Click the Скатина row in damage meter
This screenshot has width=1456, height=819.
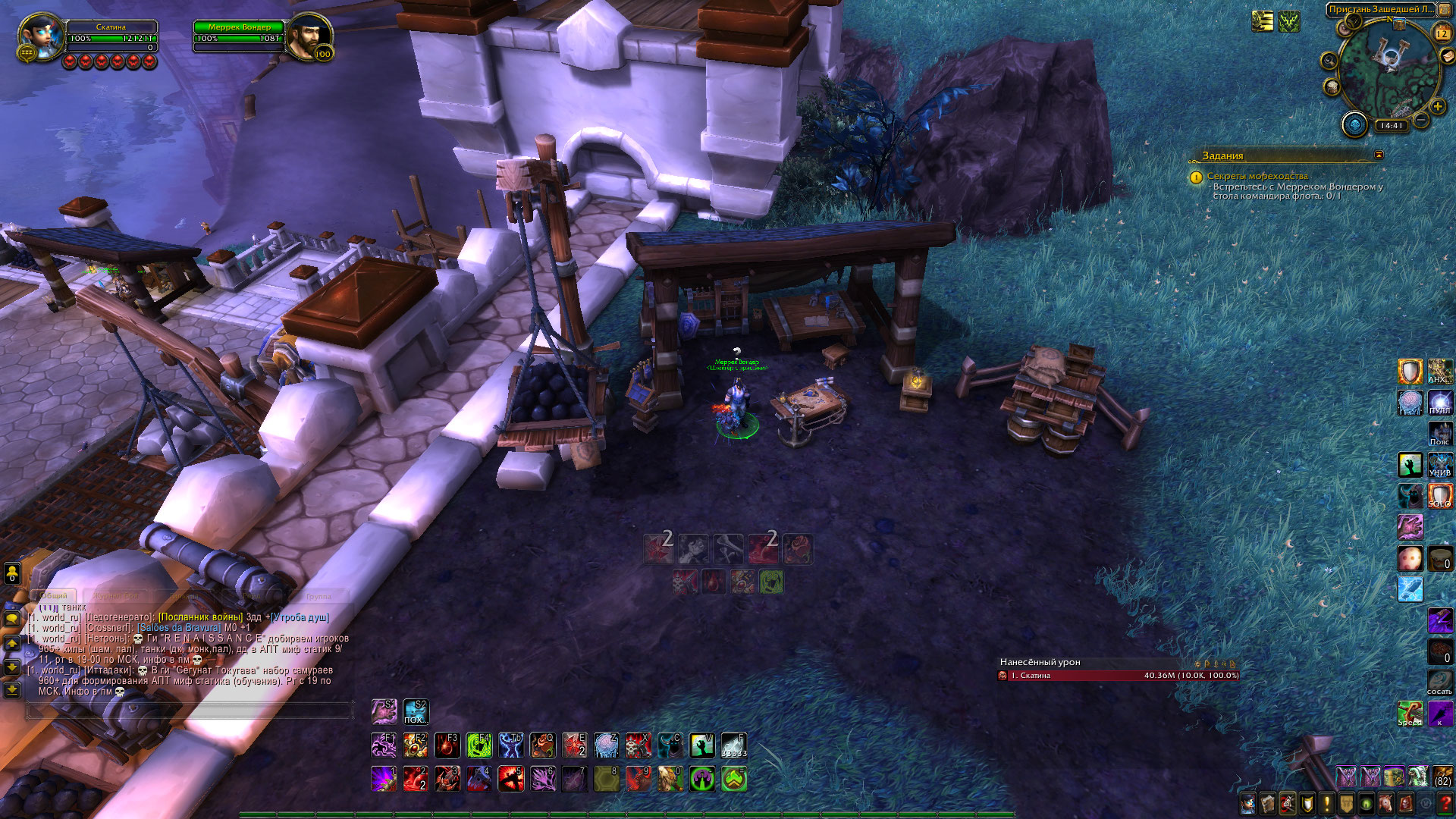pyautogui.click(x=1118, y=676)
